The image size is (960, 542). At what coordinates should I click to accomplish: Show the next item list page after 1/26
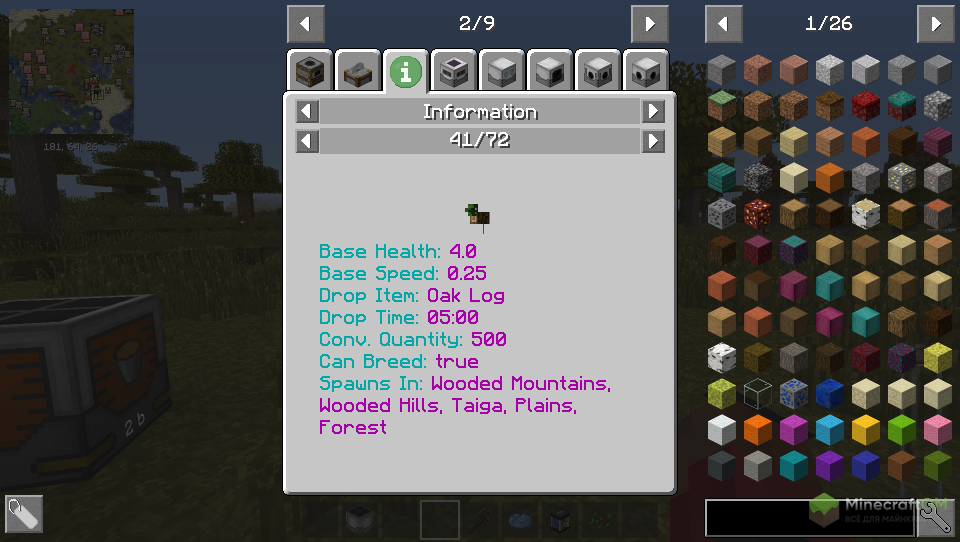pos(935,23)
